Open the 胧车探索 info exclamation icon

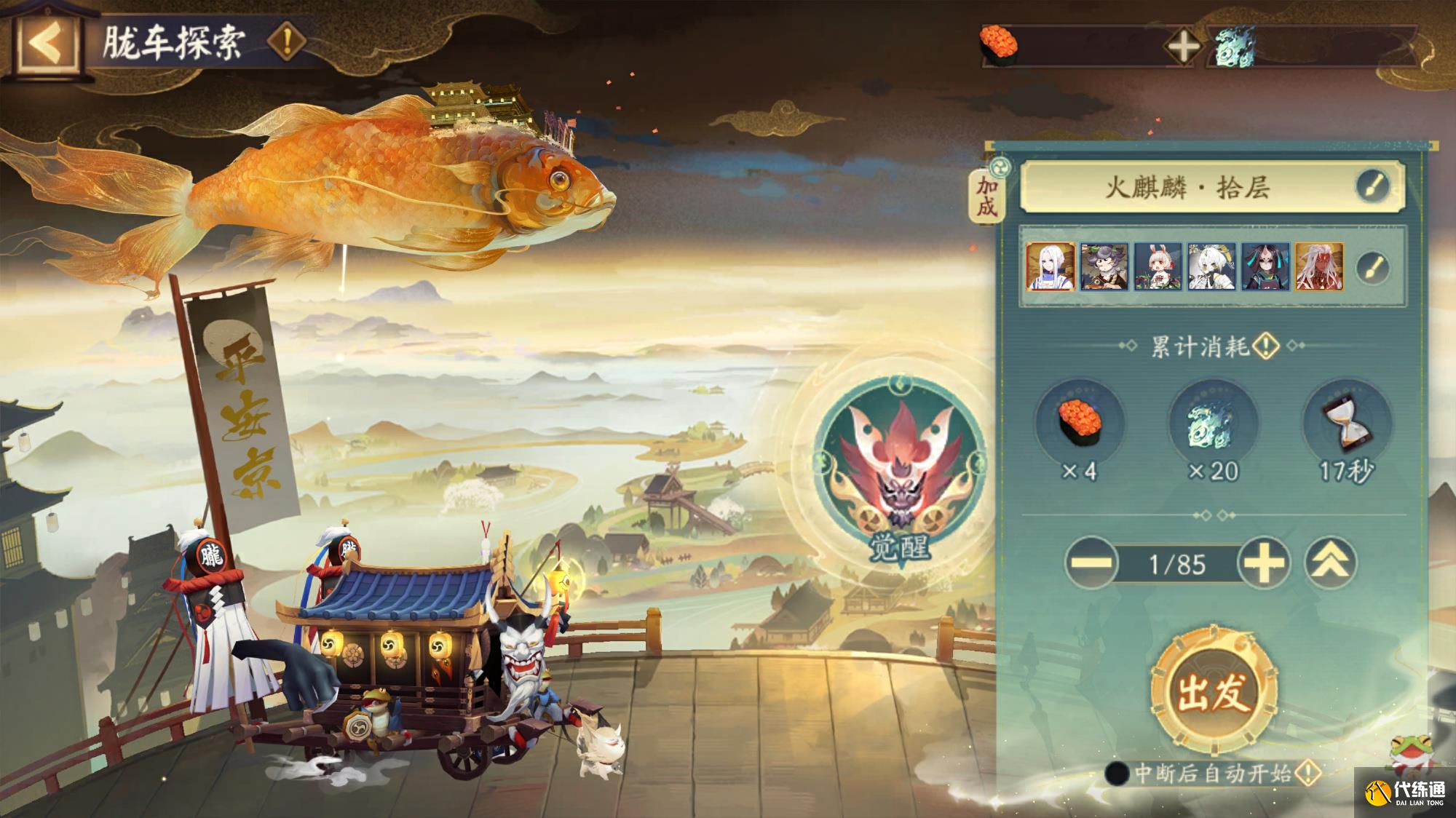point(287,41)
